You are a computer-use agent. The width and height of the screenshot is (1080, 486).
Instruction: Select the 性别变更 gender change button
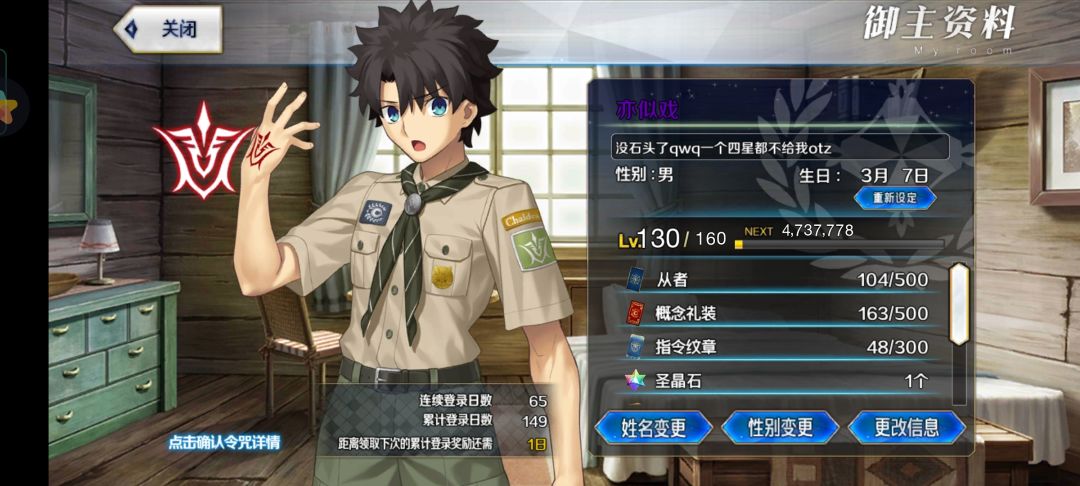click(x=780, y=428)
